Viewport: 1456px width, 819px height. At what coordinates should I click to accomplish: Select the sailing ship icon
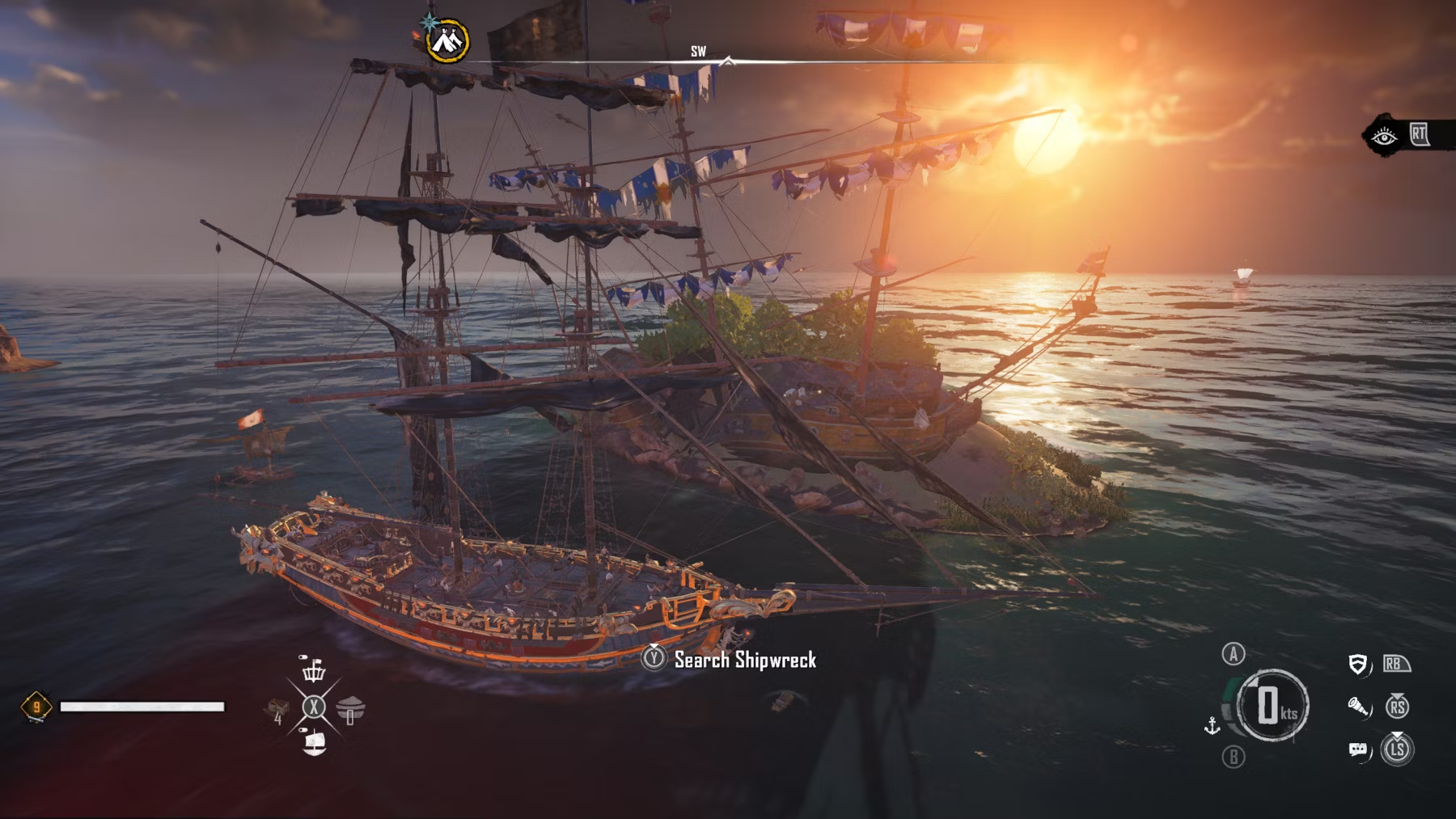point(314,742)
